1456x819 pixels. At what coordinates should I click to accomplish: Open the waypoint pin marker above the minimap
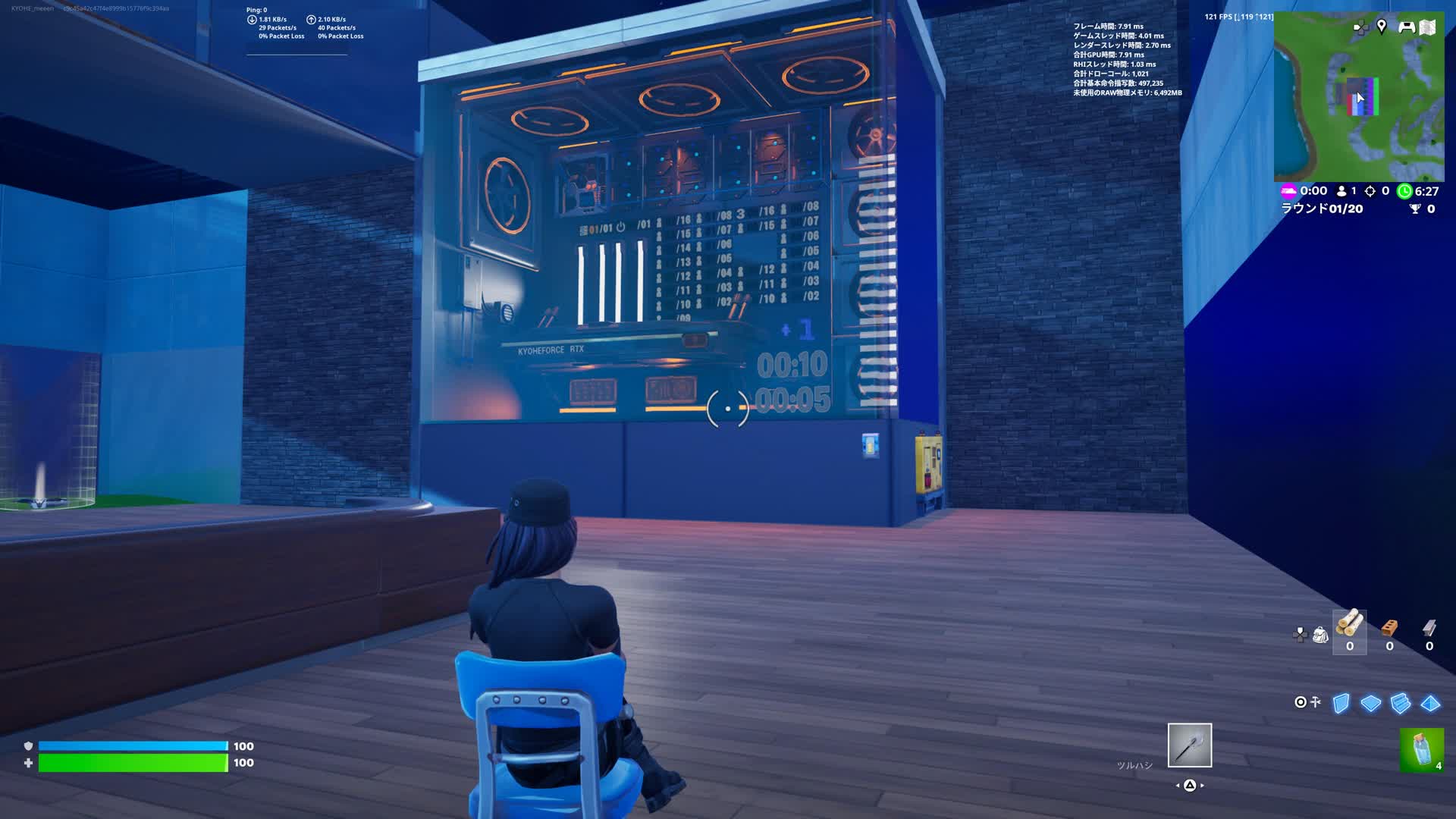1383,25
